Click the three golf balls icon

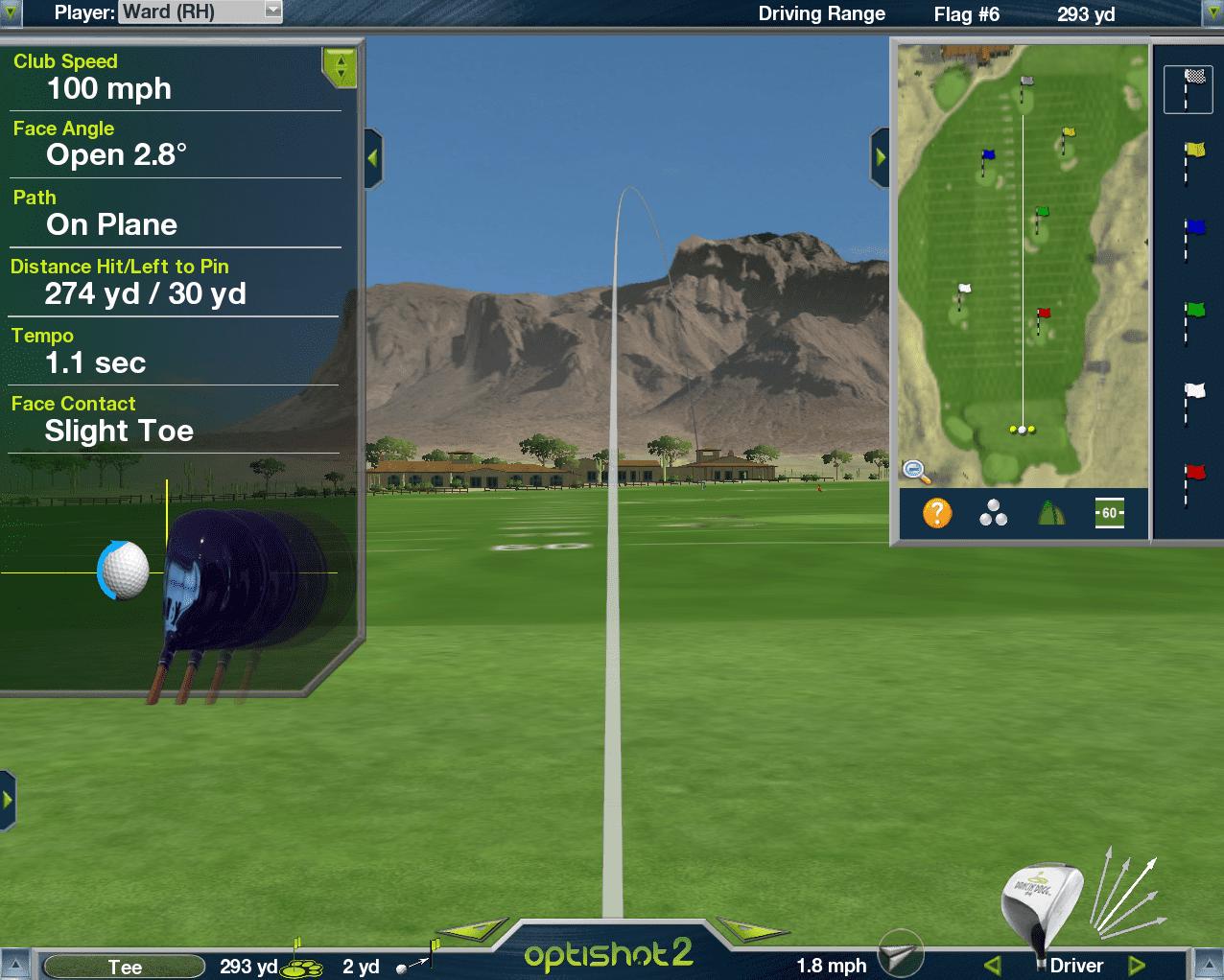click(993, 513)
